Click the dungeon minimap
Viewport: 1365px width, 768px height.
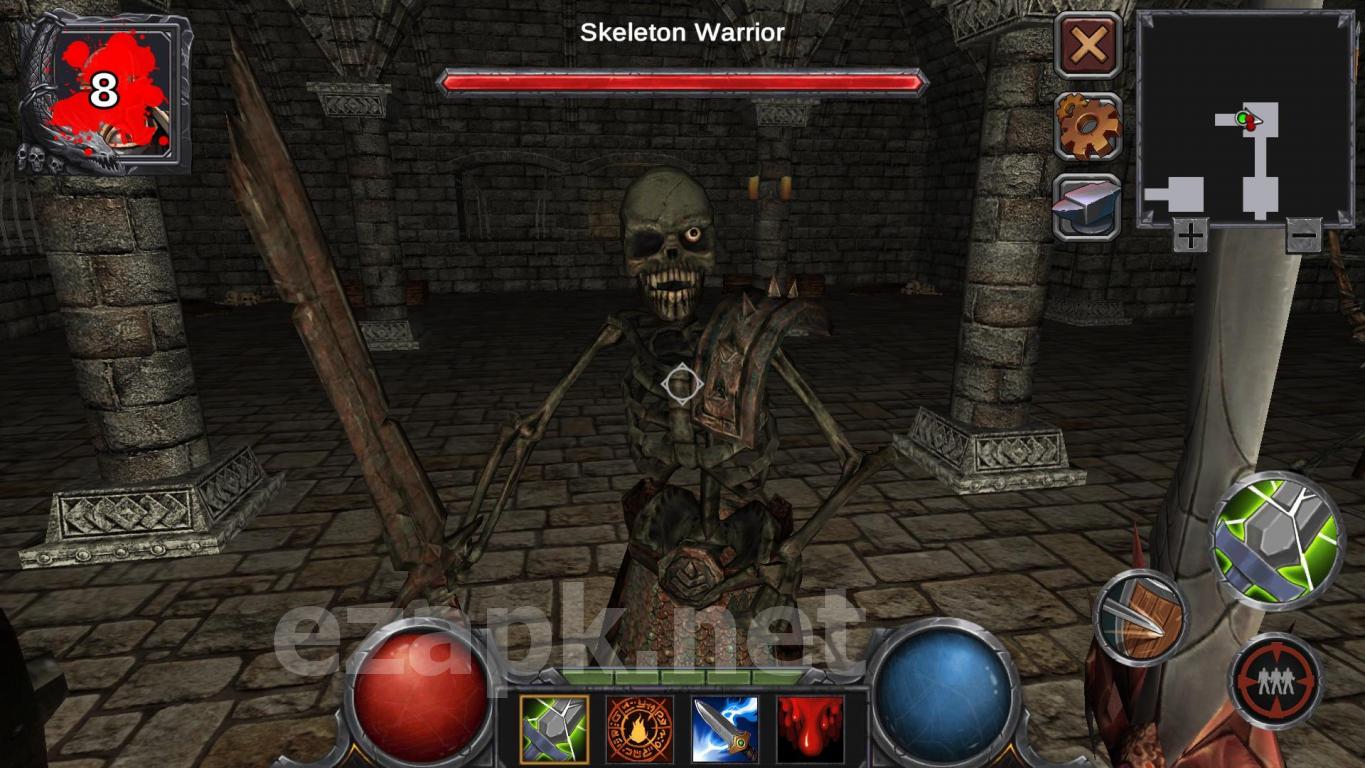pos(1245,119)
